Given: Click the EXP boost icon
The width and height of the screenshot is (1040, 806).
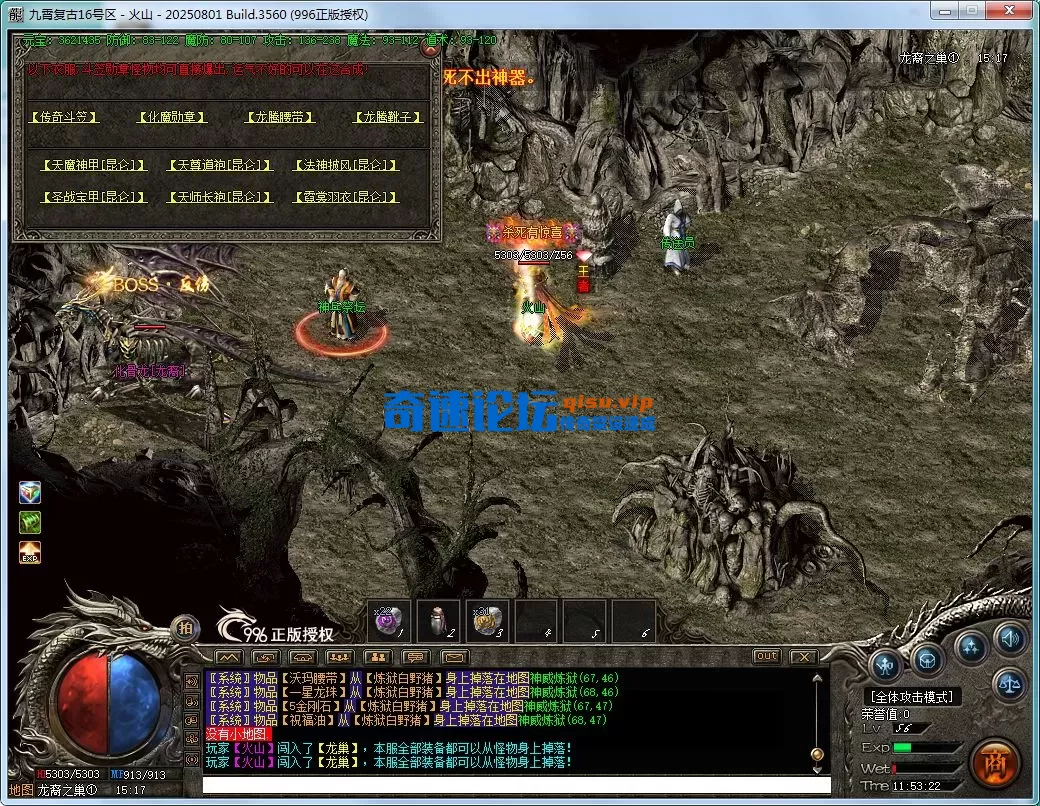Looking at the screenshot, I should pos(30,552).
